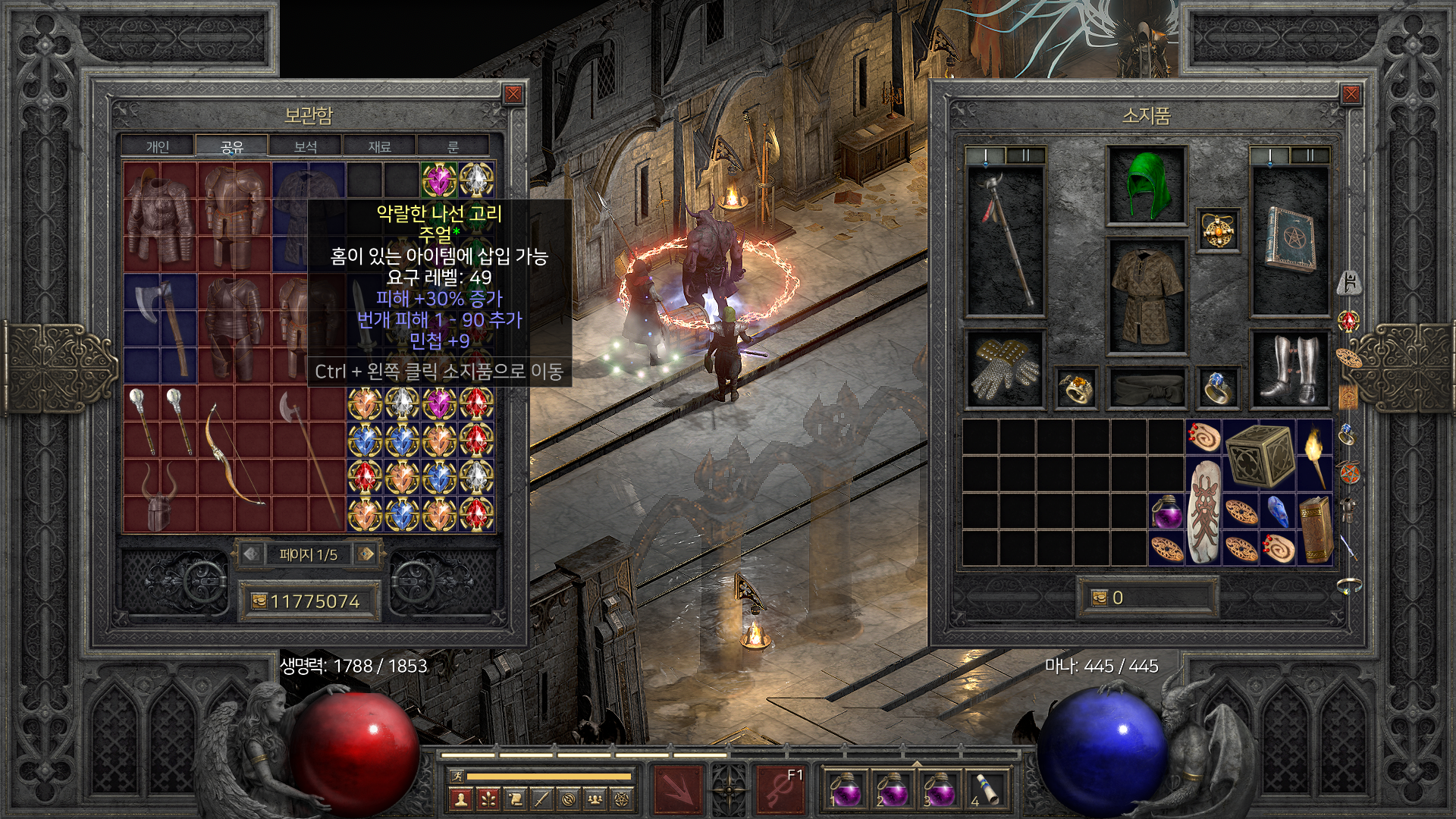Screen dimensions: 1456x819
Task: Close the 보관함 stash panel
Action: [513, 94]
